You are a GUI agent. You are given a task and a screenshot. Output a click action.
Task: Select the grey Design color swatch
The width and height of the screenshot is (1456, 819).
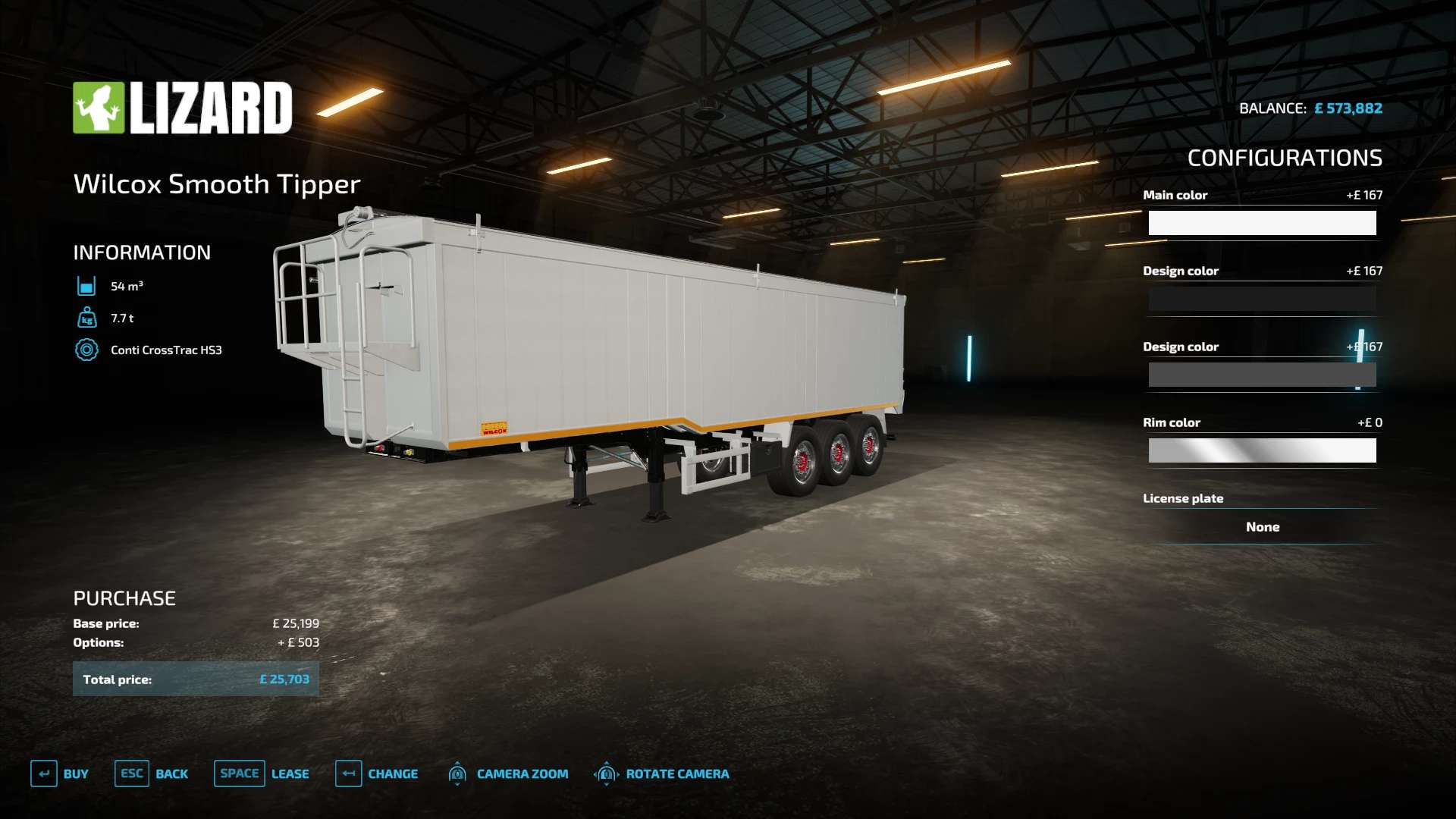click(x=1262, y=375)
